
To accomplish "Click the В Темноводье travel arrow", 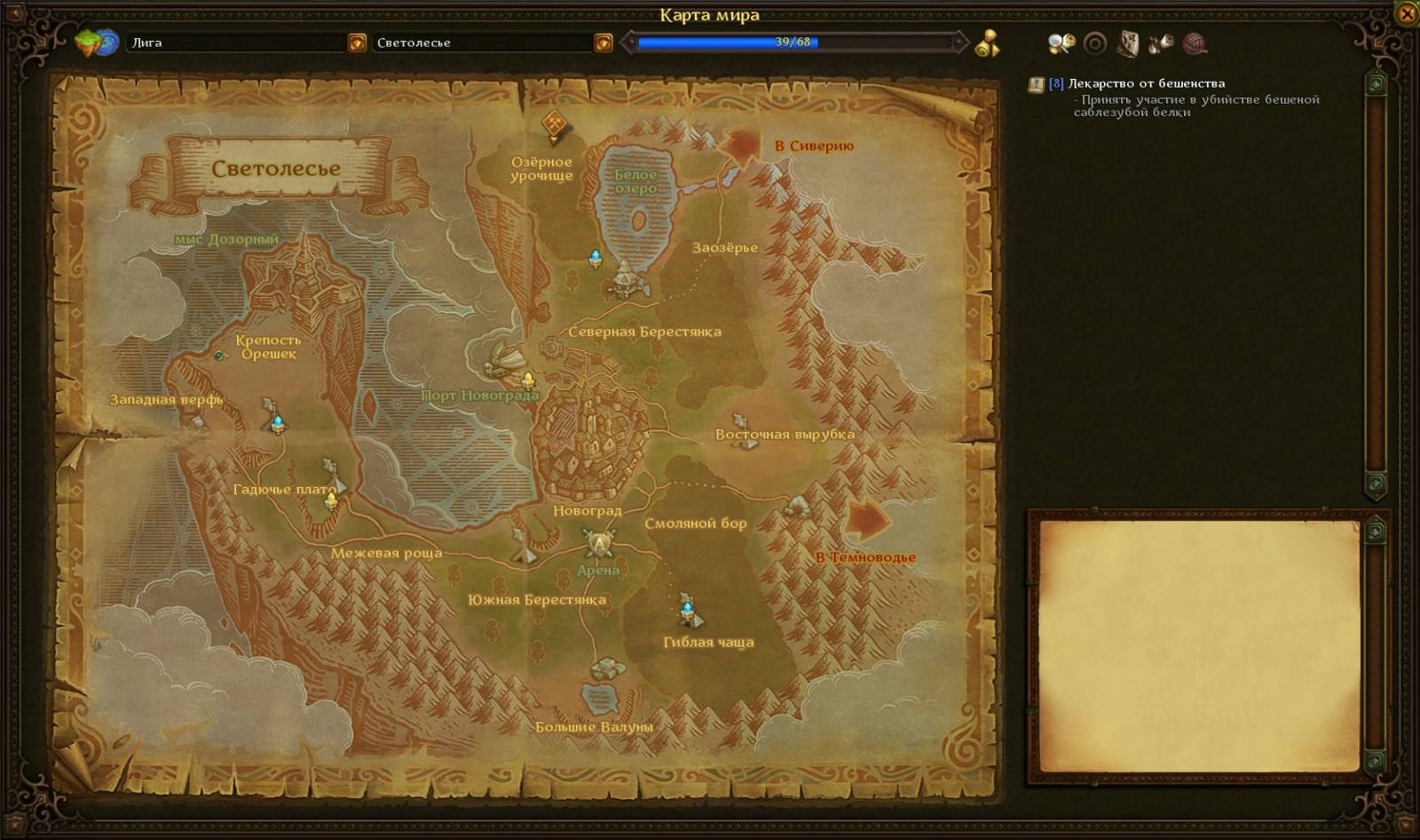I will [867, 520].
